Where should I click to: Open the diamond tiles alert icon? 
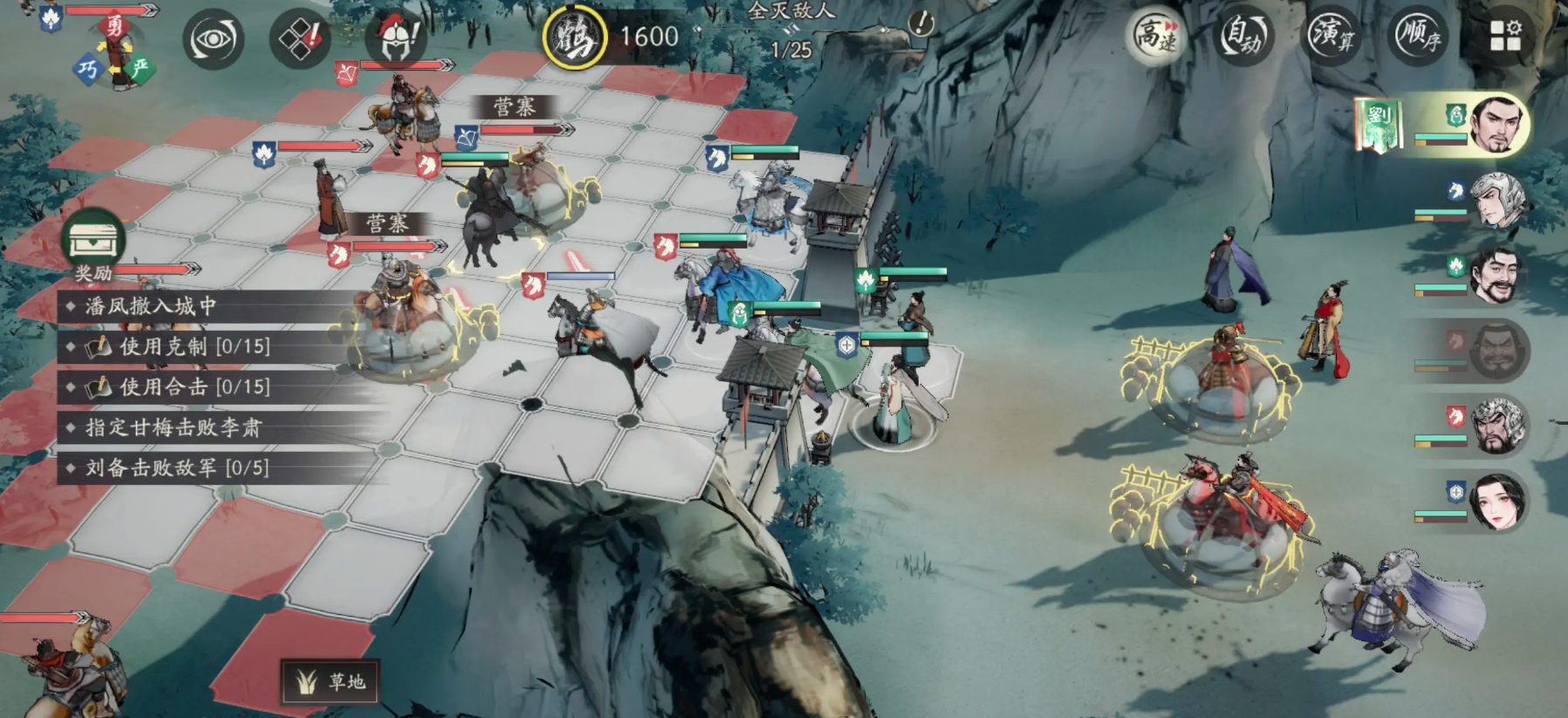[x=299, y=39]
